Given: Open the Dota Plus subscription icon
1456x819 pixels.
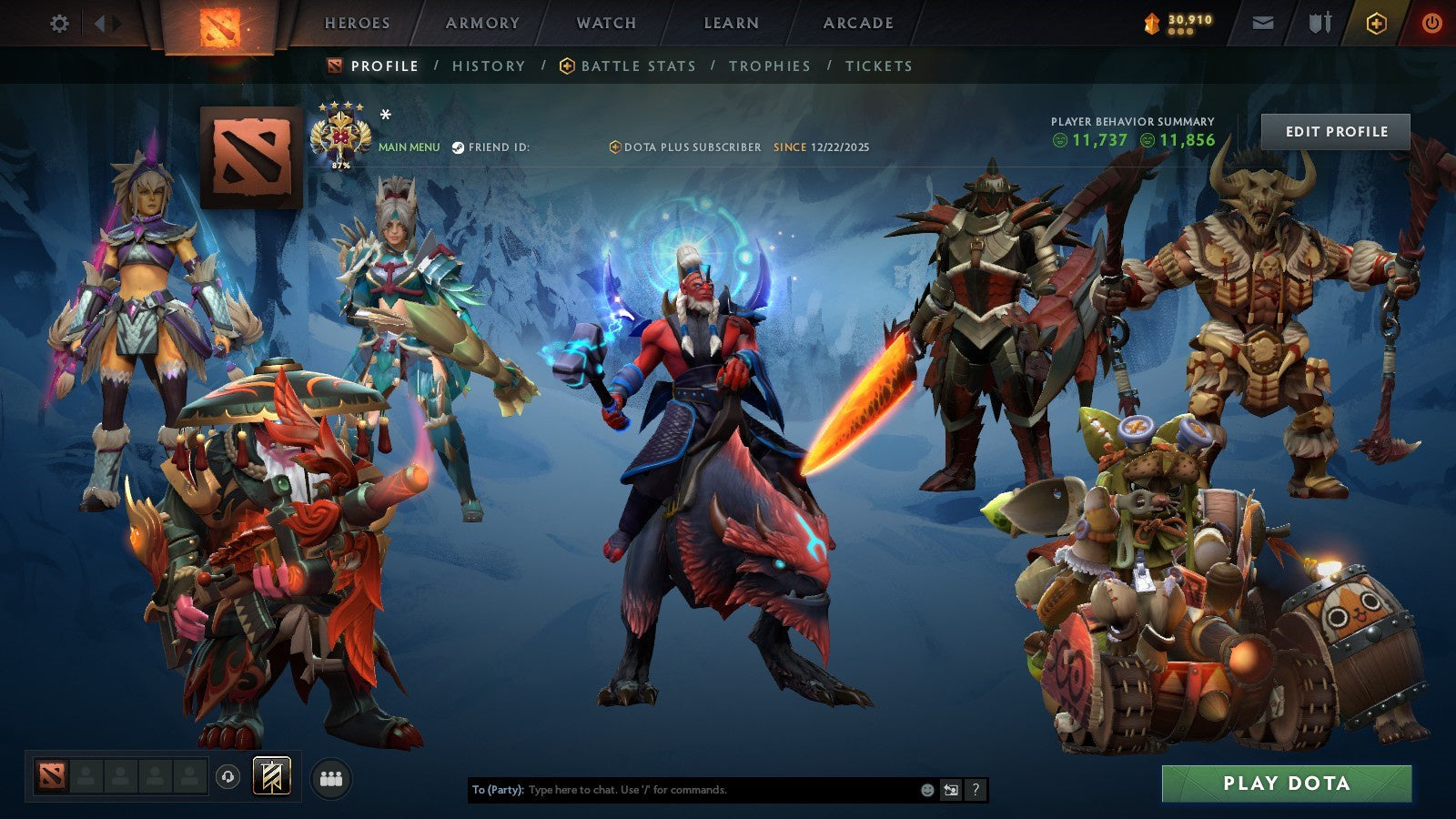Looking at the screenshot, I should (x=616, y=144).
